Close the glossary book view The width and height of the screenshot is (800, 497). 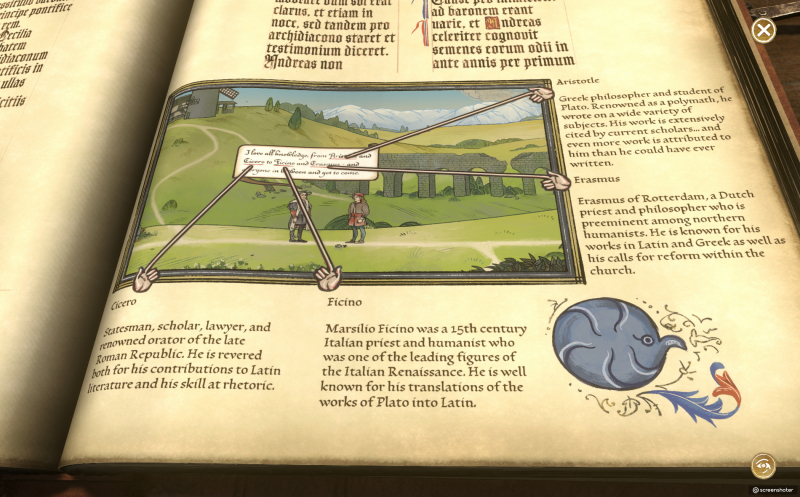764,30
